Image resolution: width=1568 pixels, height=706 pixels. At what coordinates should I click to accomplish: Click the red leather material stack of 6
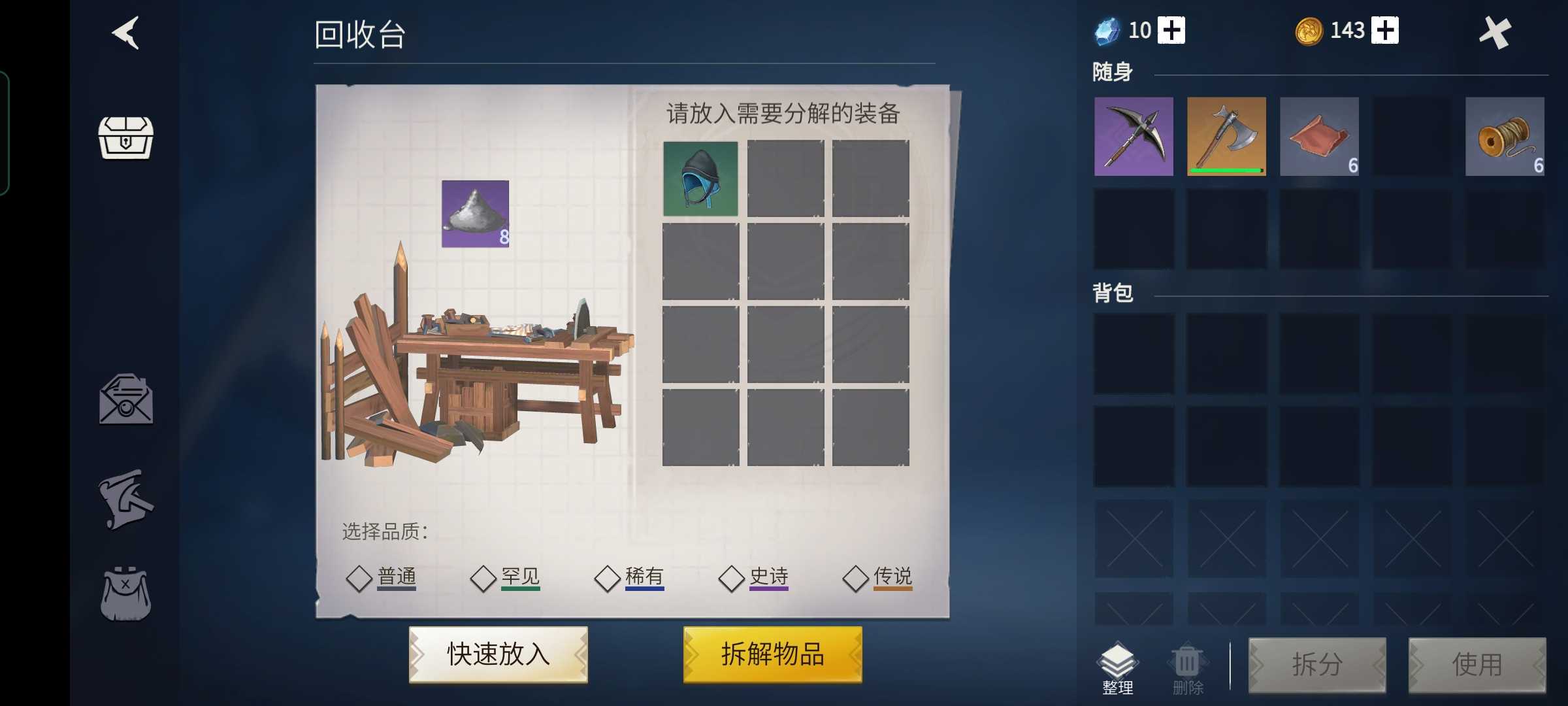1320,137
